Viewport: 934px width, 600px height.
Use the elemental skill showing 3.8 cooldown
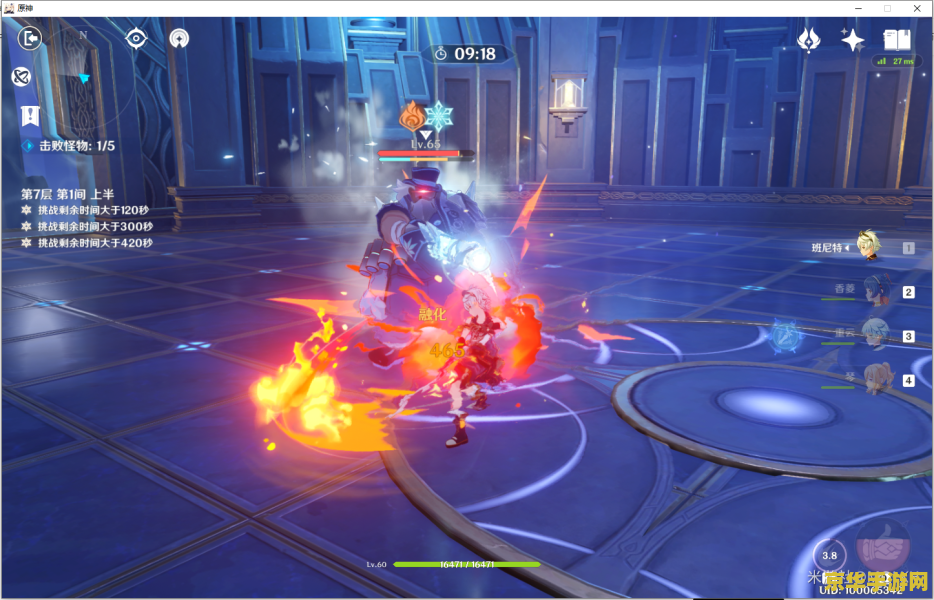pos(829,555)
